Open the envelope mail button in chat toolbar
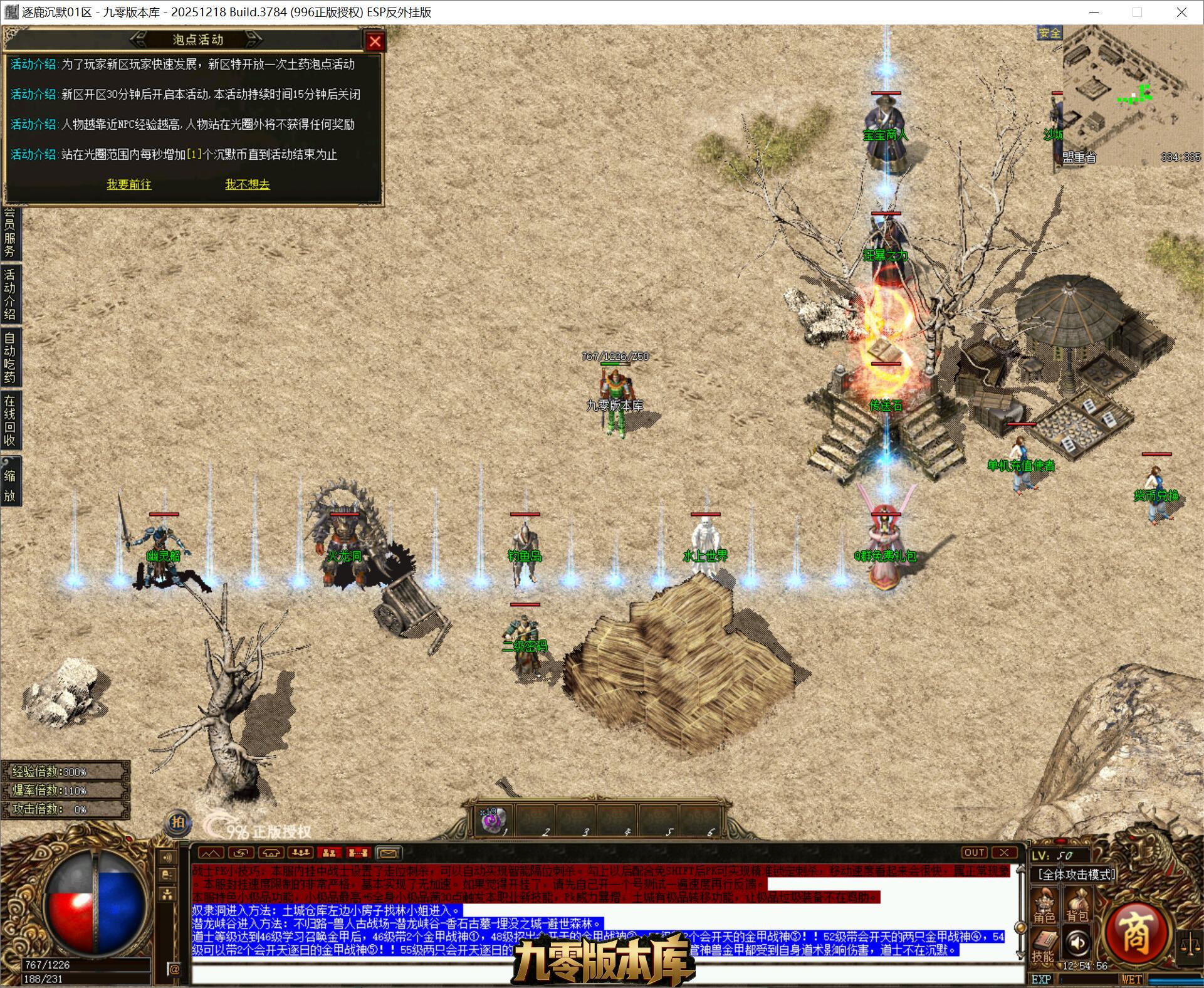Screen dimensions: 1204x988 (388, 853)
